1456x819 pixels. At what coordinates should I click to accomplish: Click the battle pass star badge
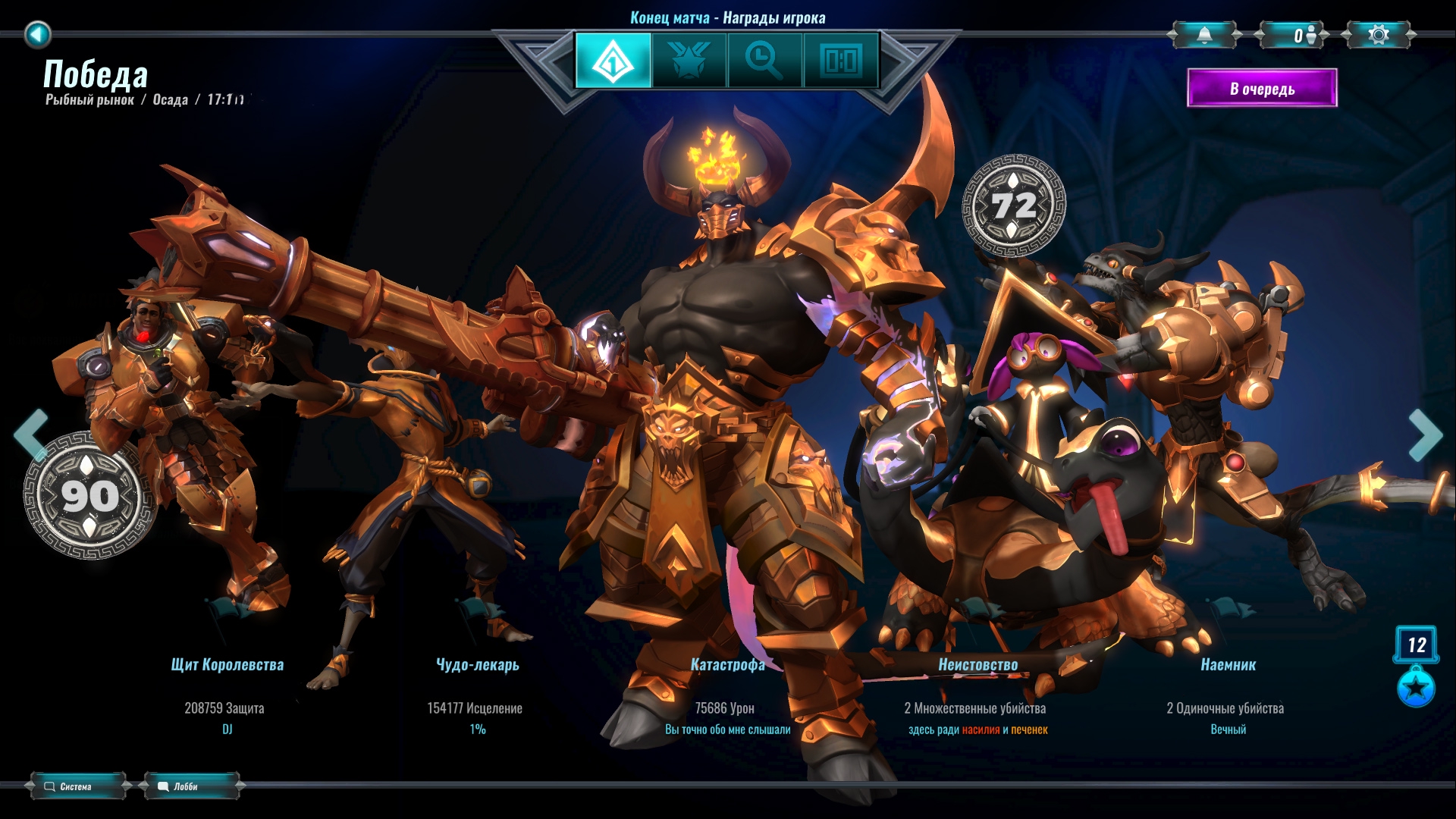point(1416,688)
